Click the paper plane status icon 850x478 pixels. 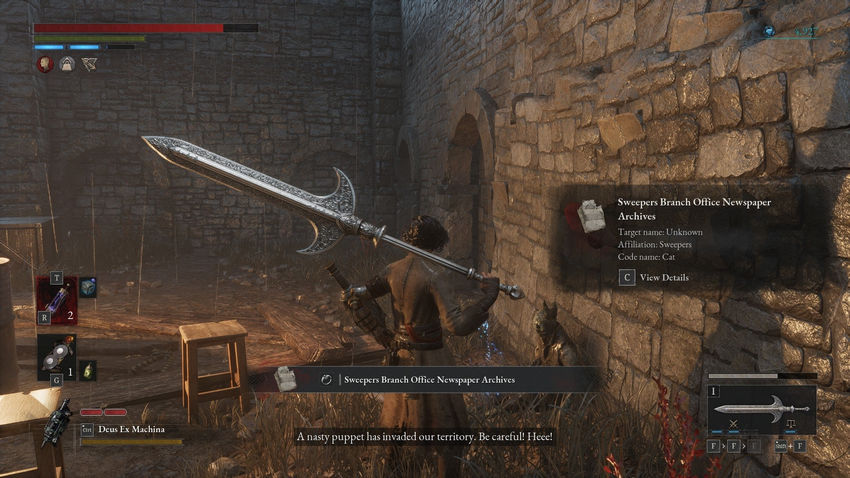tap(89, 64)
